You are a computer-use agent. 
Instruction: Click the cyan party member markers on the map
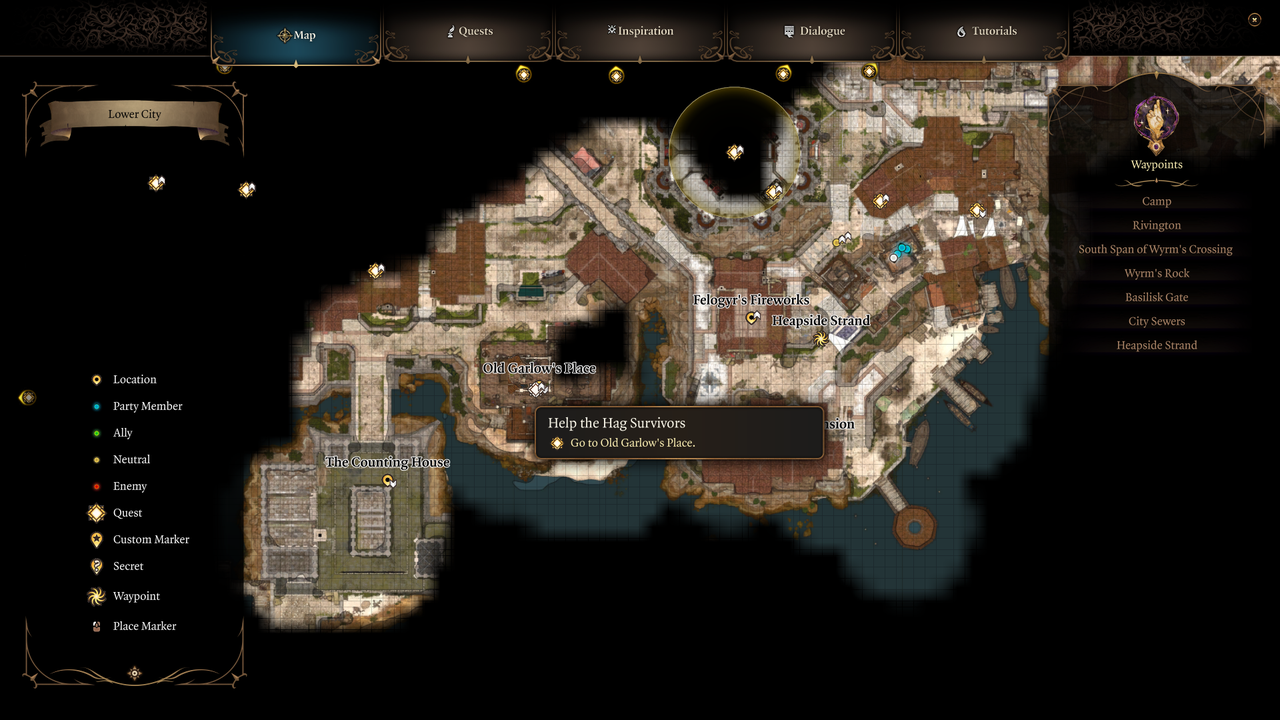[901, 249]
